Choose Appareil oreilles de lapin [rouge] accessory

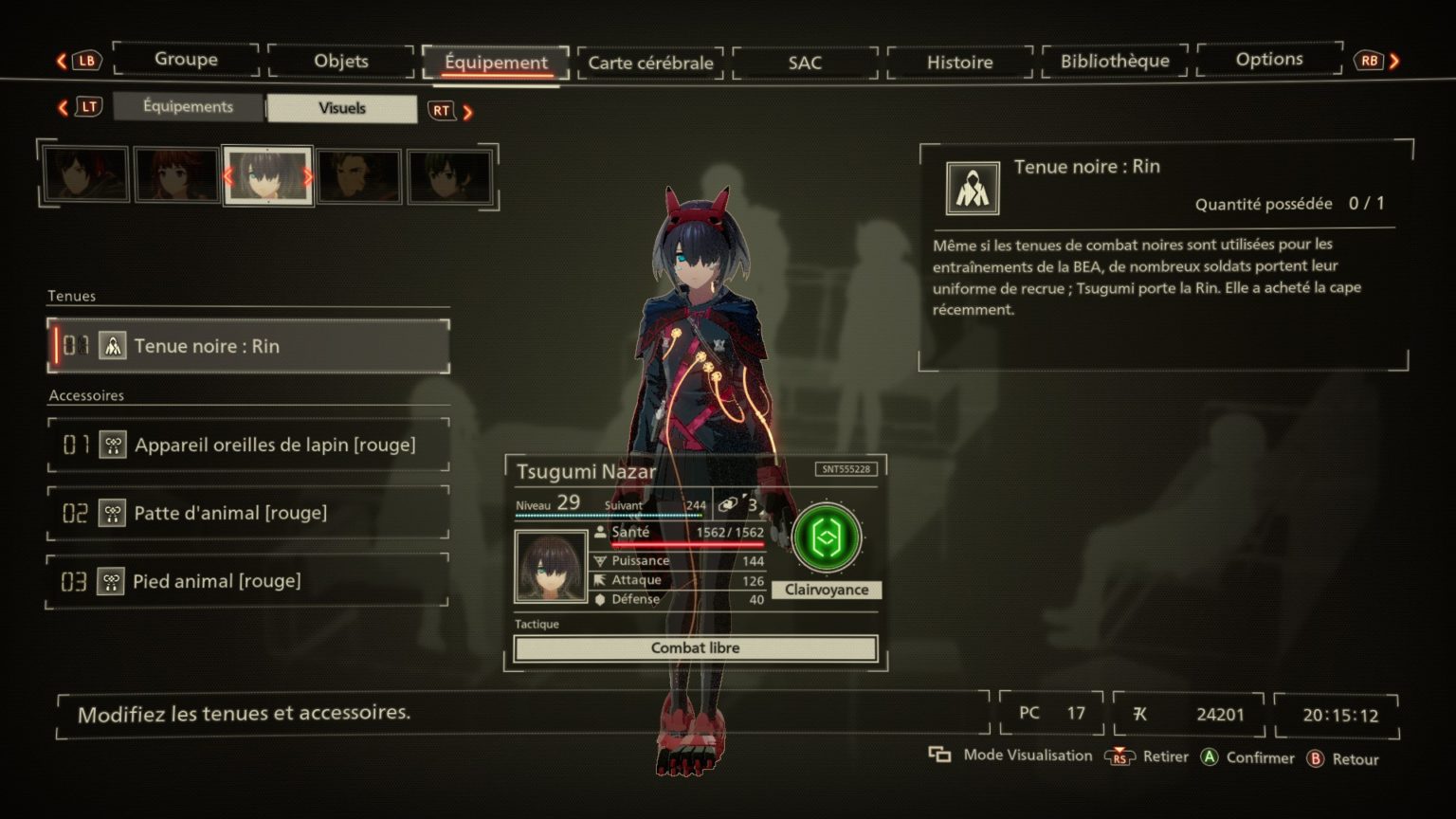pos(248,445)
